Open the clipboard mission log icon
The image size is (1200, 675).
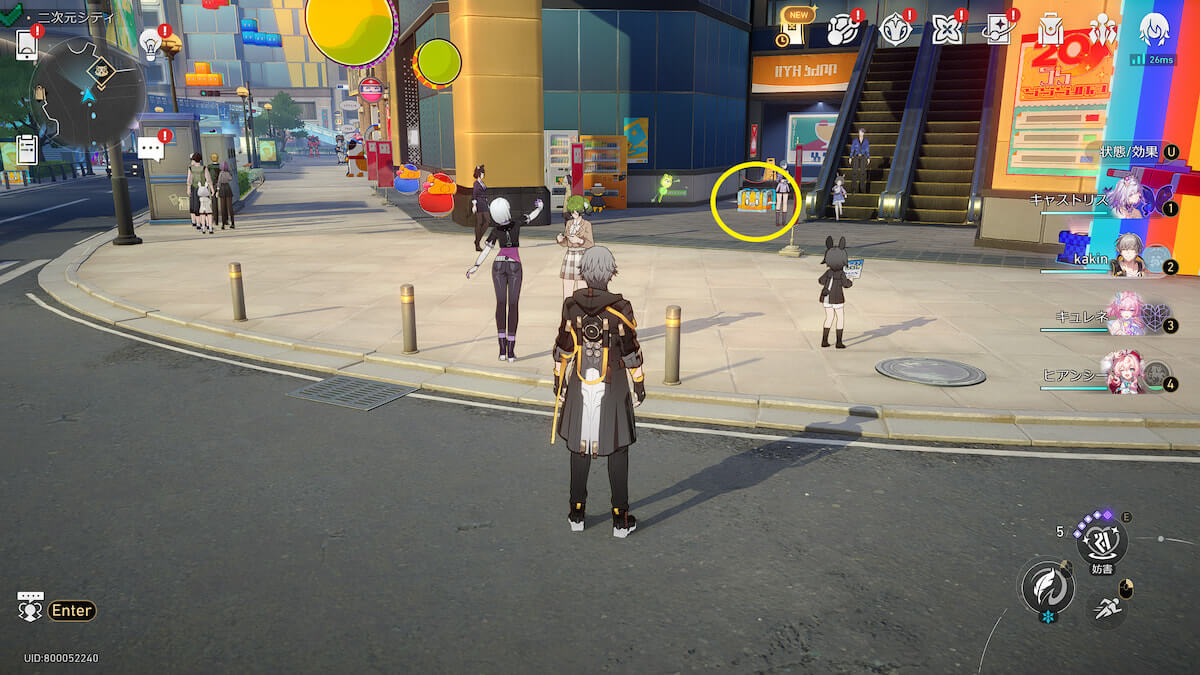pyautogui.click(x=27, y=149)
